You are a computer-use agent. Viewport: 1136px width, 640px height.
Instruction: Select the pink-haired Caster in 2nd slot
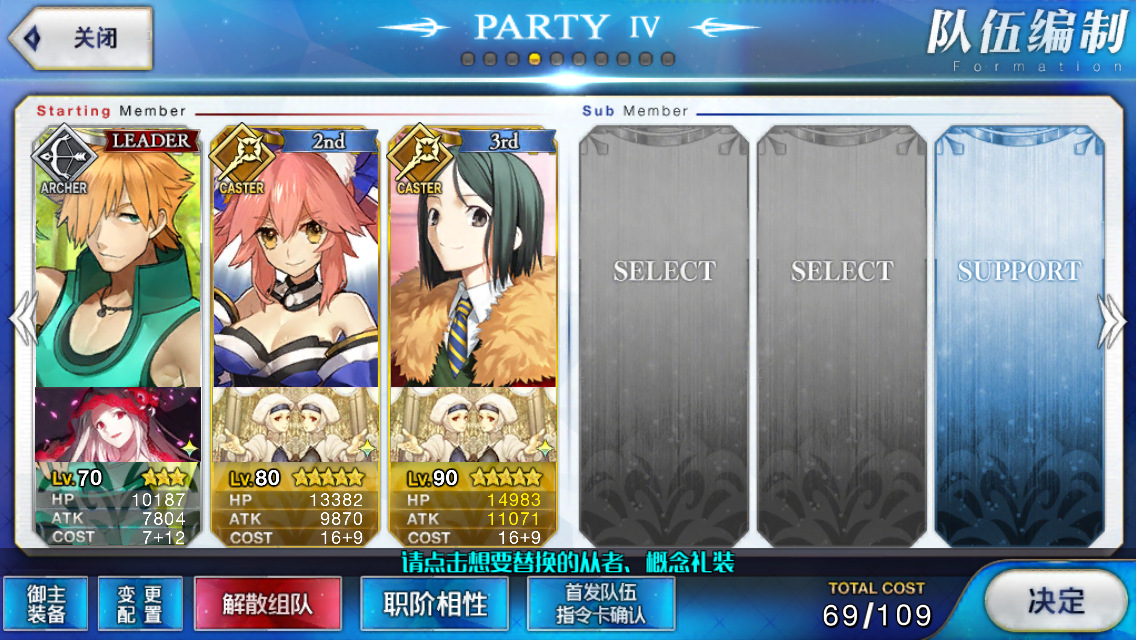[296, 260]
